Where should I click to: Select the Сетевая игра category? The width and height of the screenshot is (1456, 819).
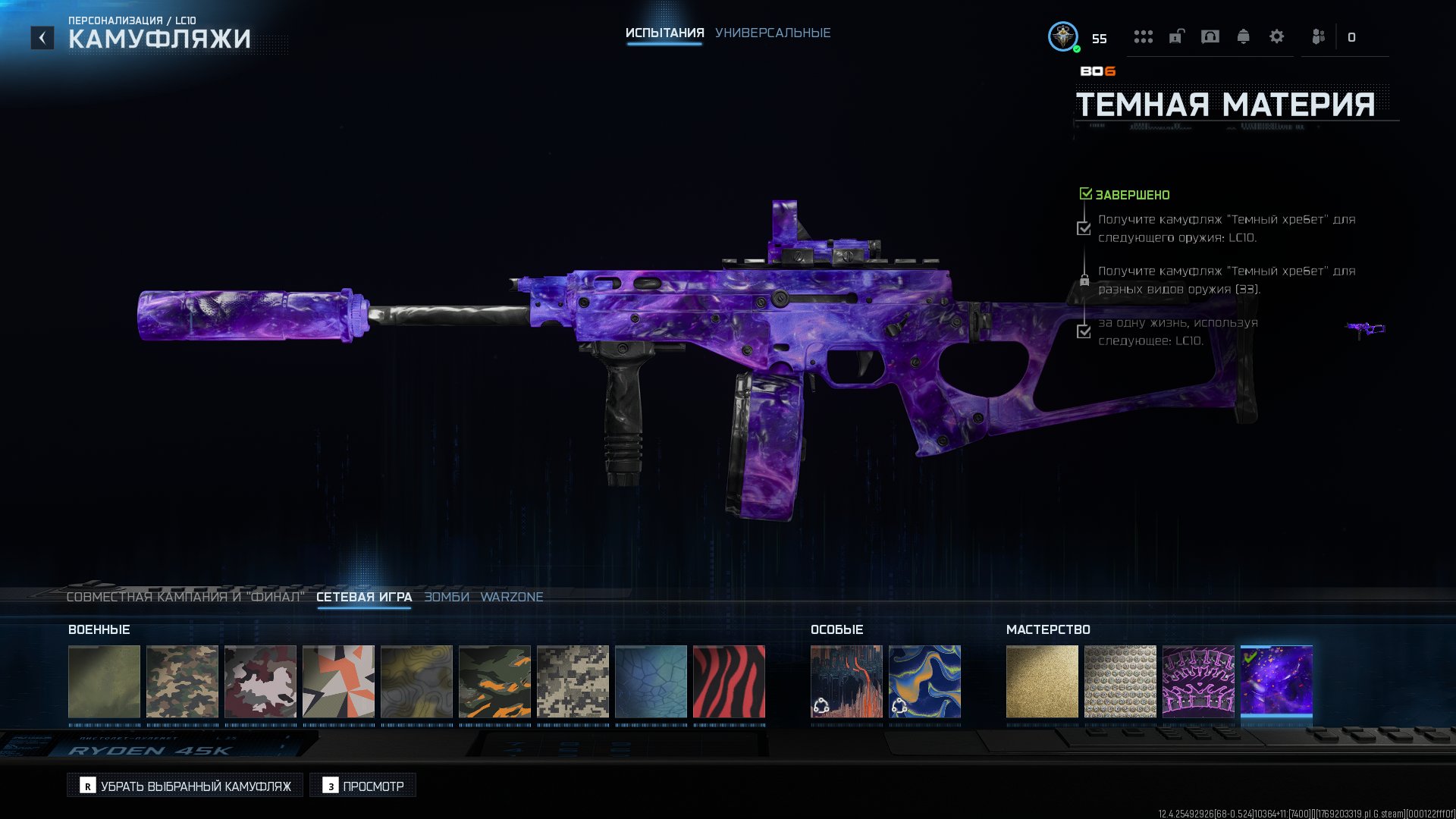point(364,597)
